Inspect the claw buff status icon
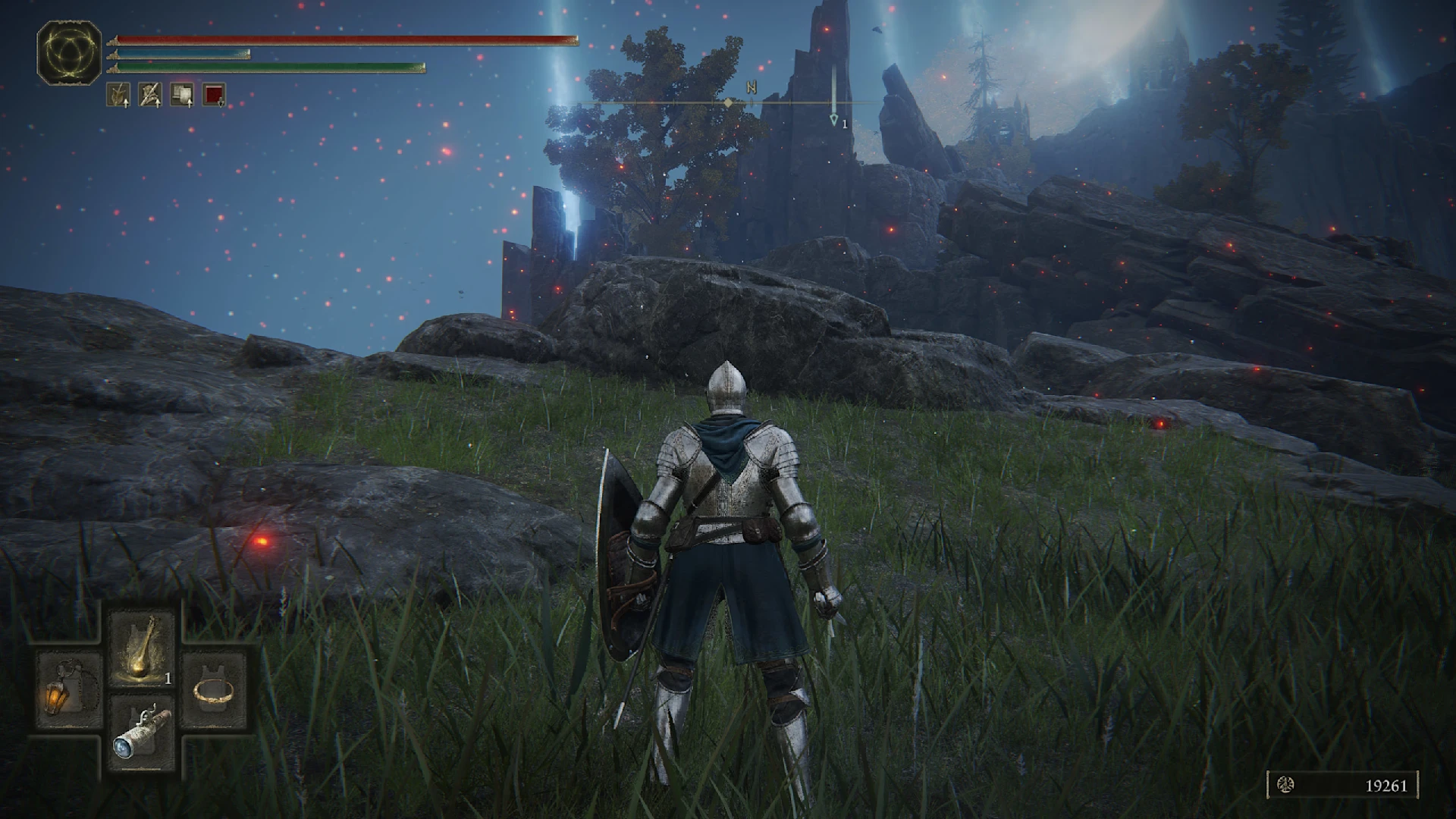 point(118,94)
